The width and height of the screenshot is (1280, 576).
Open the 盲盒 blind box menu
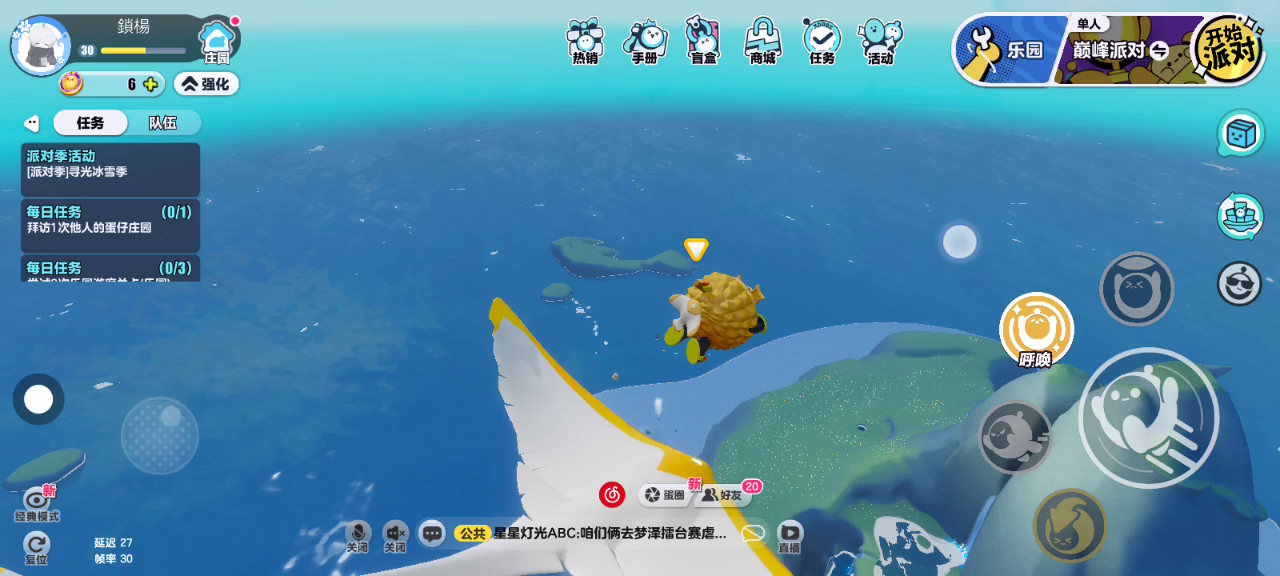(703, 41)
